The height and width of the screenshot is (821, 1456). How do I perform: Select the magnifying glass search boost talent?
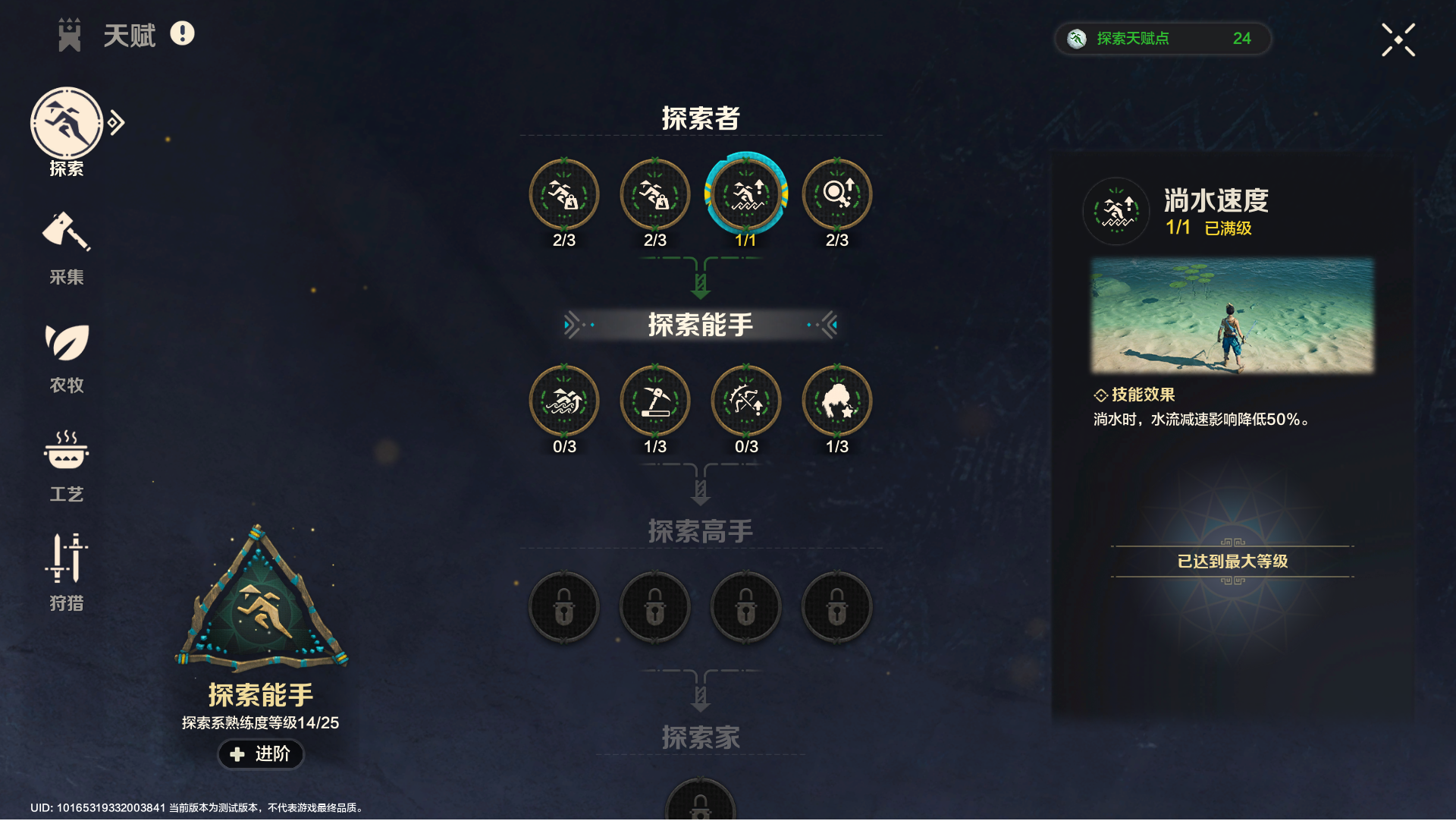tap(836, 194)
